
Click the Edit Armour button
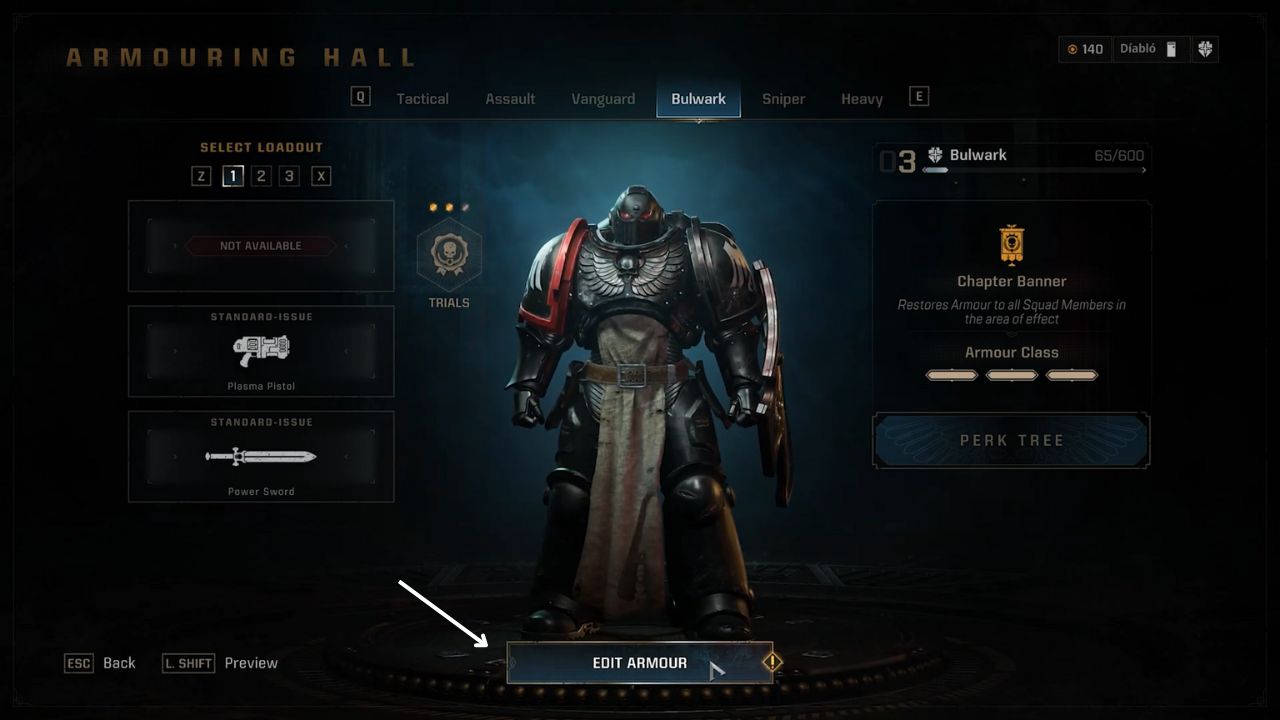(x=640, y=662)
